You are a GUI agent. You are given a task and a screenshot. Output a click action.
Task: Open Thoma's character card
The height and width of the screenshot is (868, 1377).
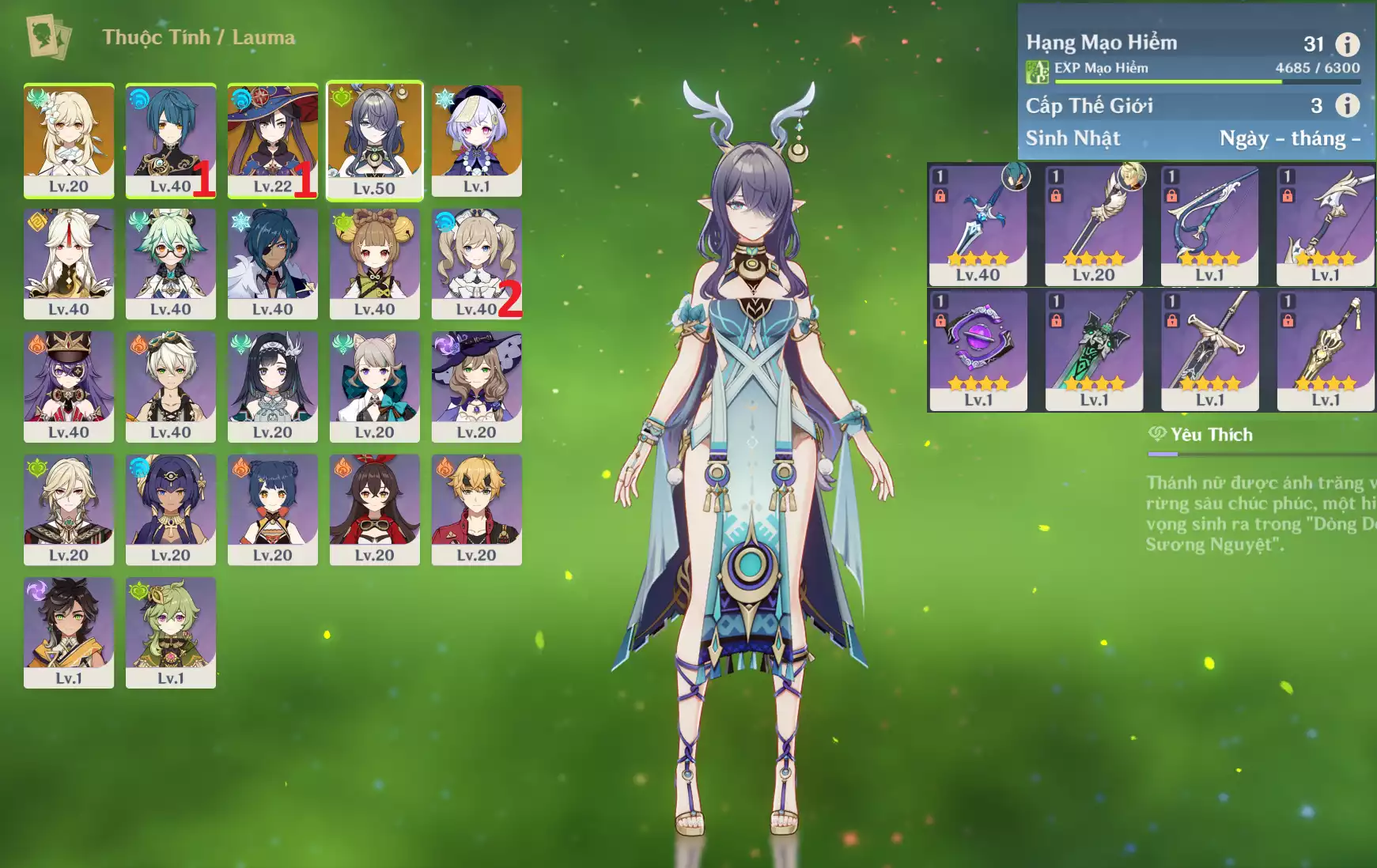coord(476,509)
